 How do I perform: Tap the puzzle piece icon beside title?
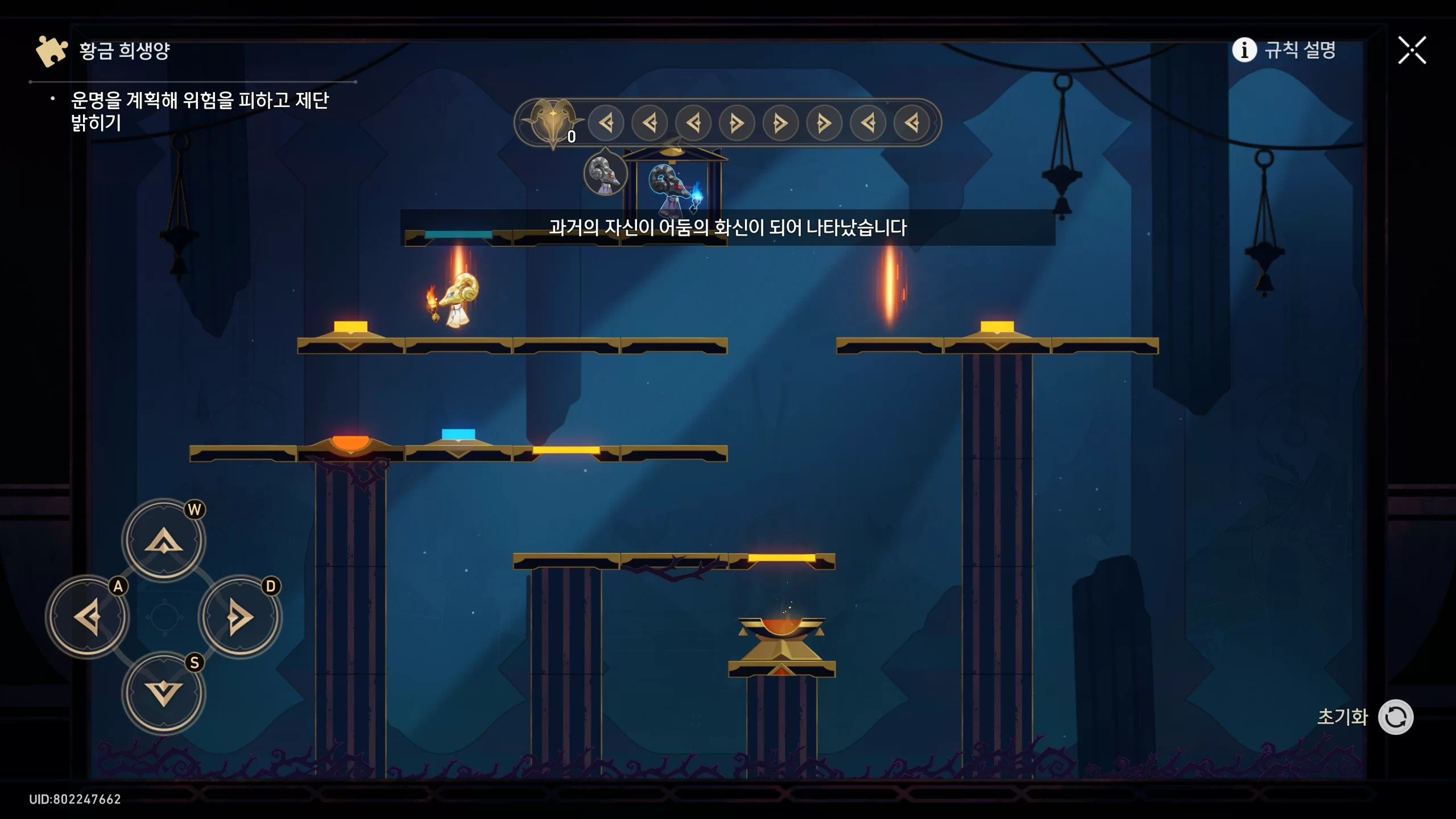pyautogui.click(x=51, y=51)
